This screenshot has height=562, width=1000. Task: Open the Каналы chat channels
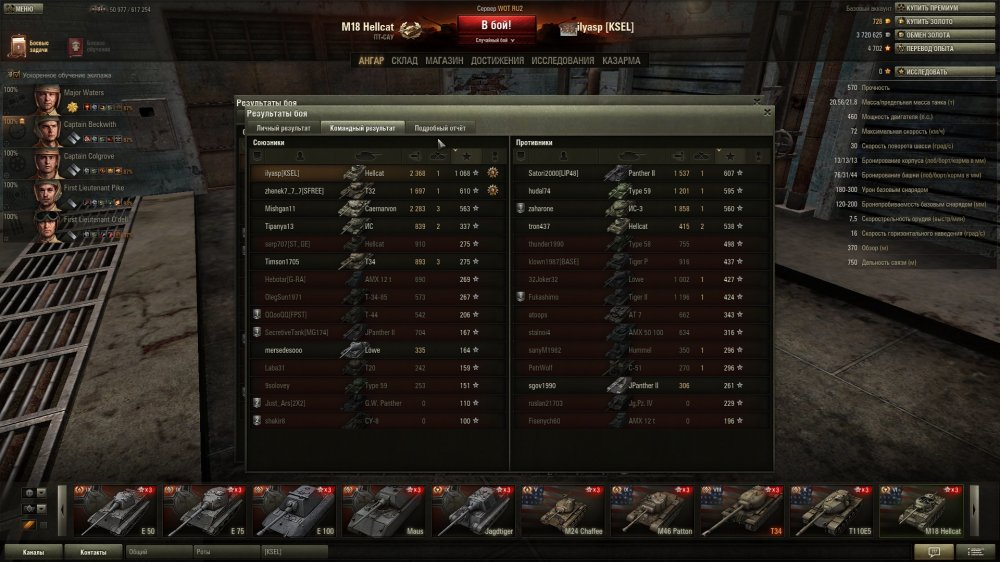33,551
